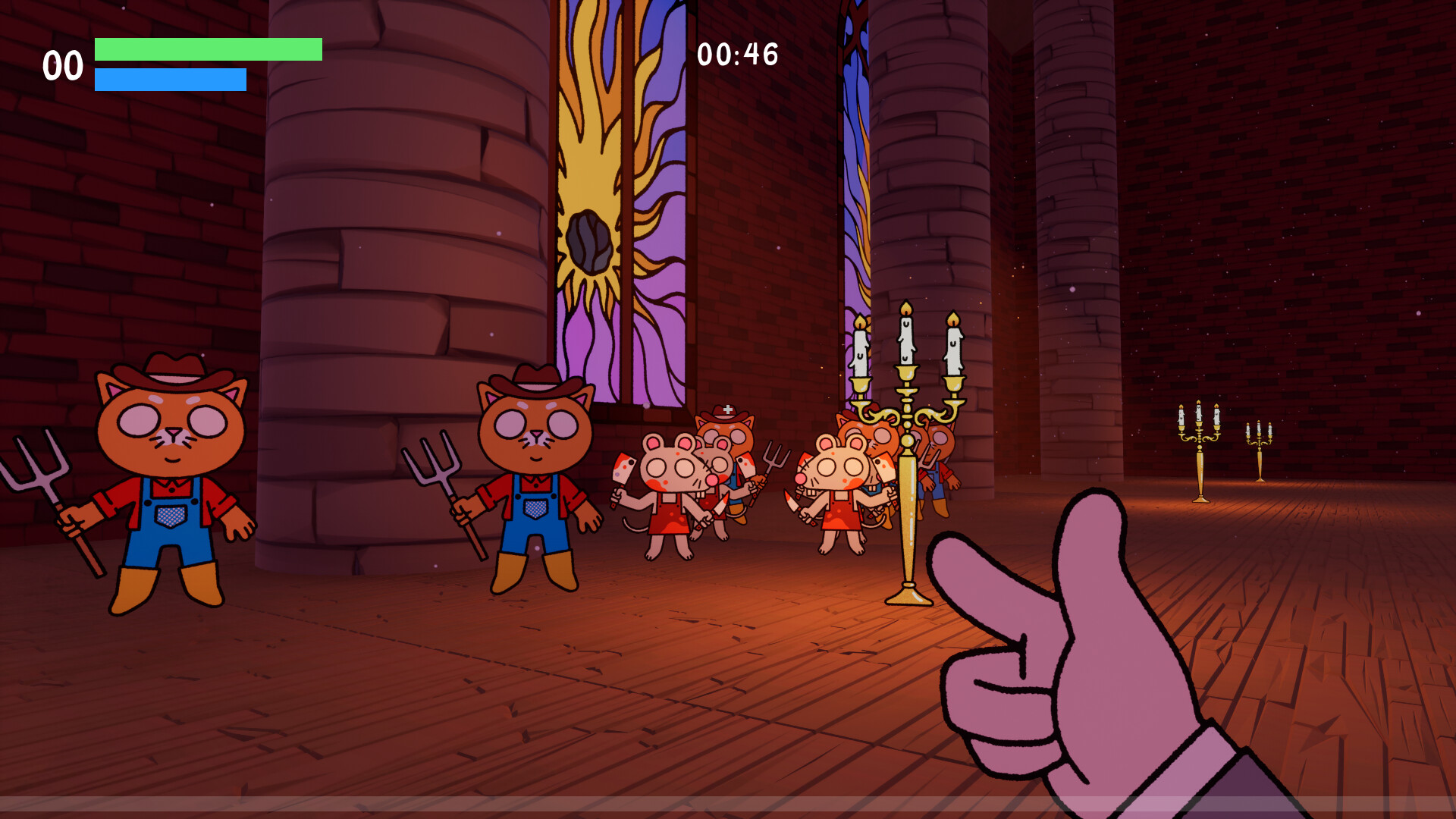1456x819 pixels.
Task: Click the green health bar
Action: tap(205, 49)
